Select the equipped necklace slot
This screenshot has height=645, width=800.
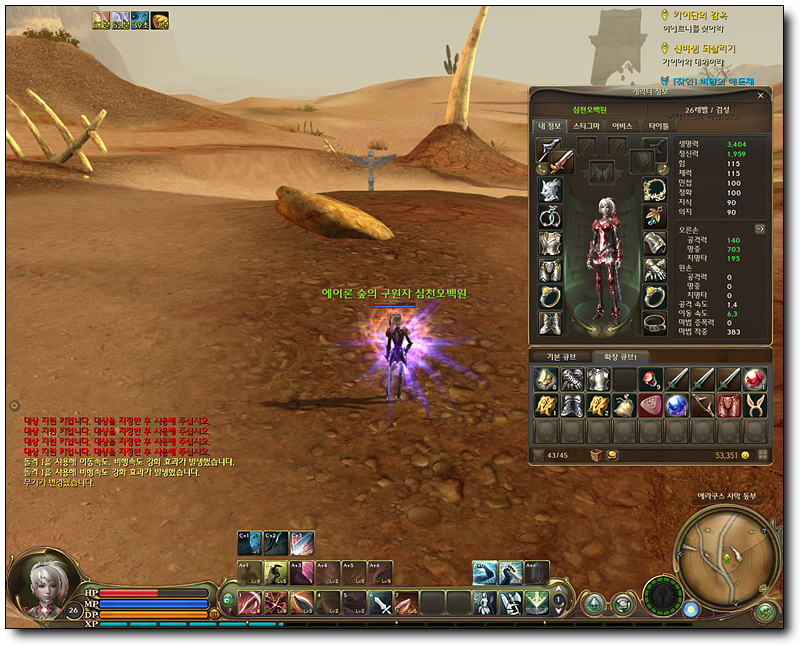pyautogui.click(x=655, y=190)
